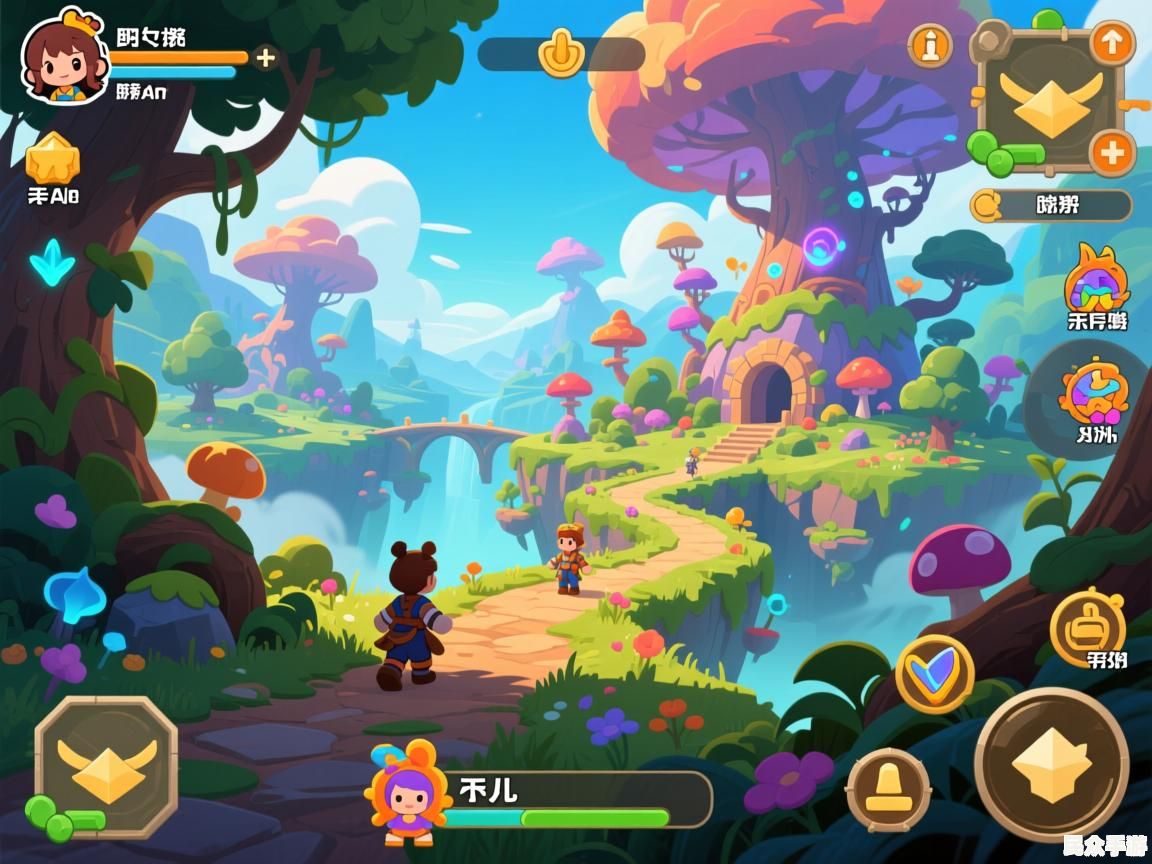Click the orange up arrow button
The height and width of the screenshot is (864, 1152).
[x=1111, y=43]
